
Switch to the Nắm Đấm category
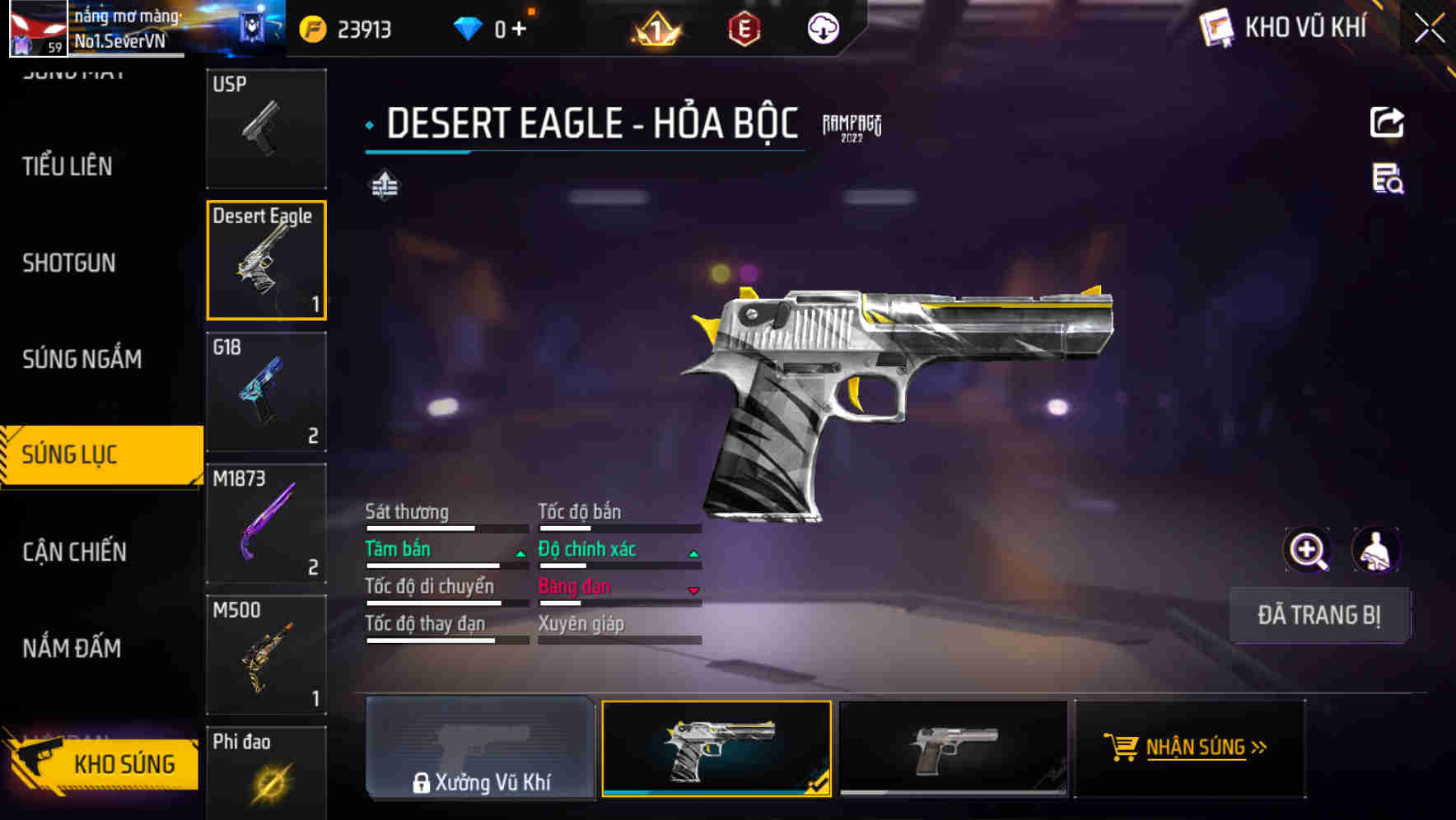tap(72, 649)
